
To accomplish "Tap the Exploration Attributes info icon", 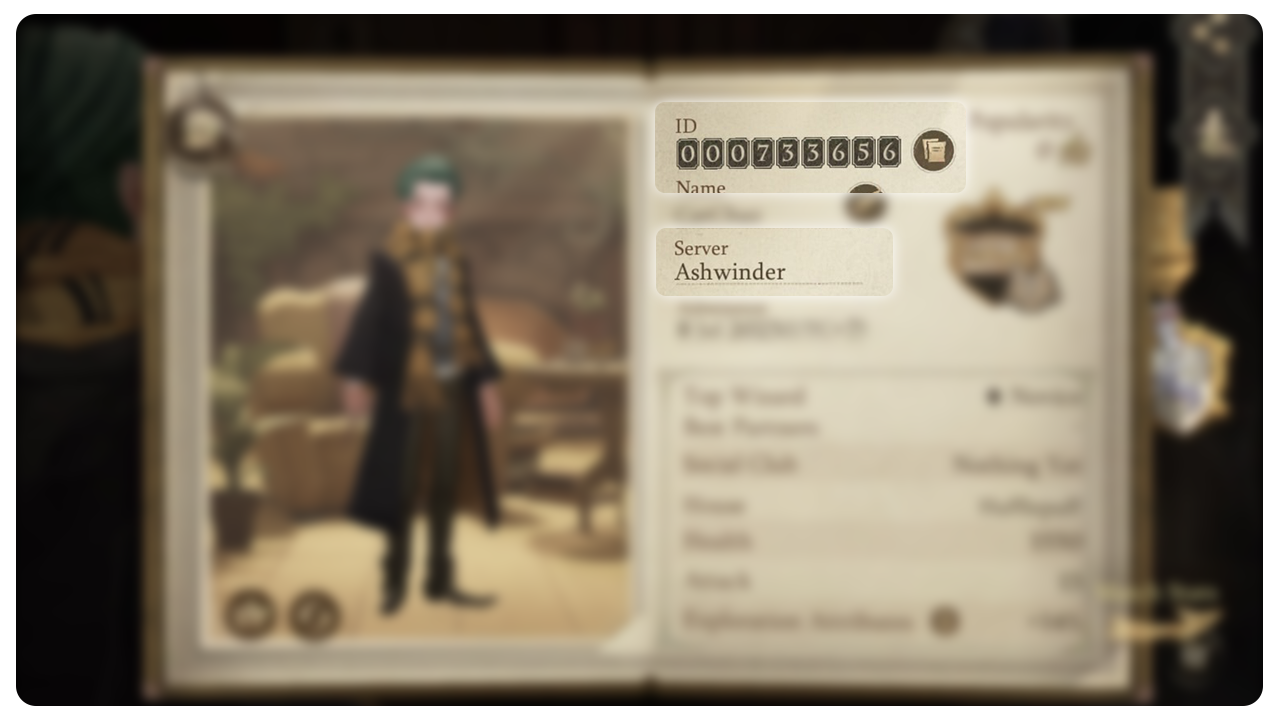I will (x=943, y=622).
